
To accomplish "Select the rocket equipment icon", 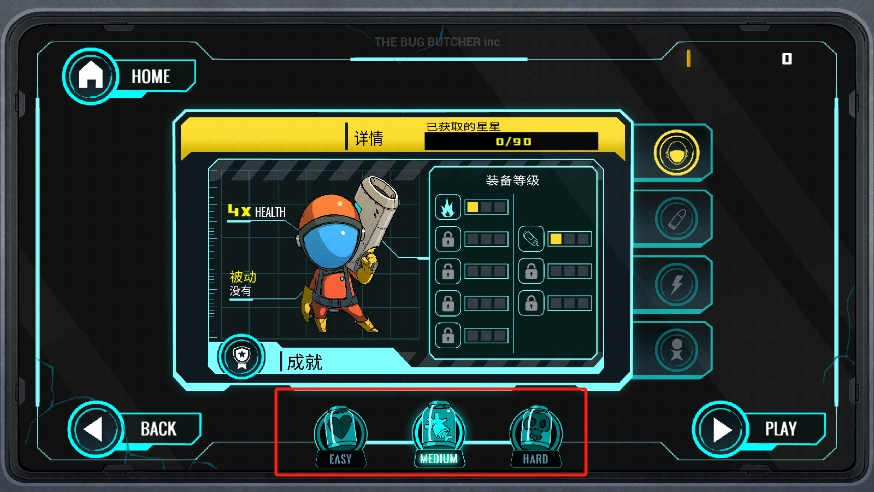I will click(x=531, y=239).
